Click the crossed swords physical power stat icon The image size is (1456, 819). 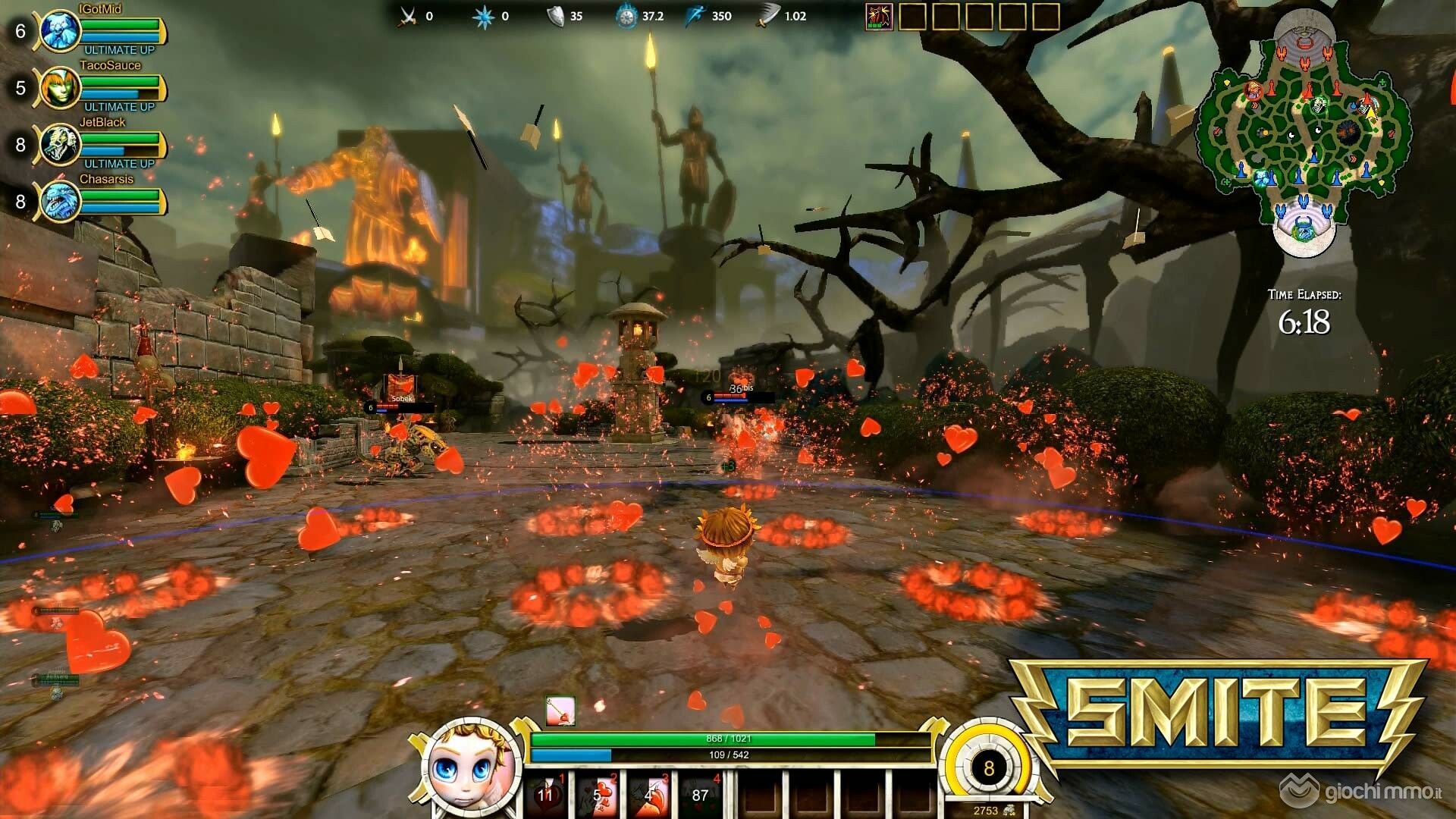[408, 16]
